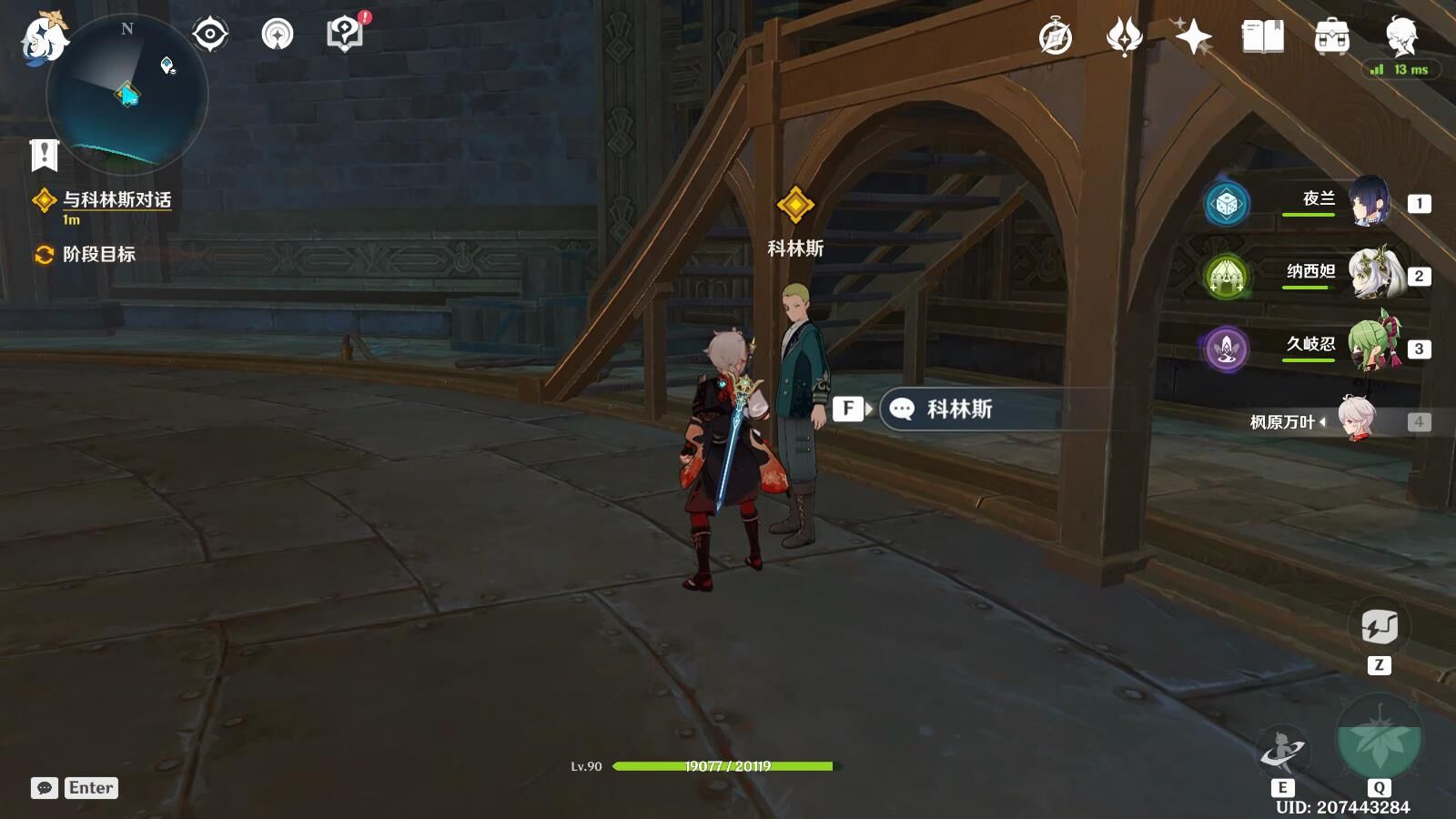Open the quest log exclamation icon
1456x819 pixels.
[44, 156]
